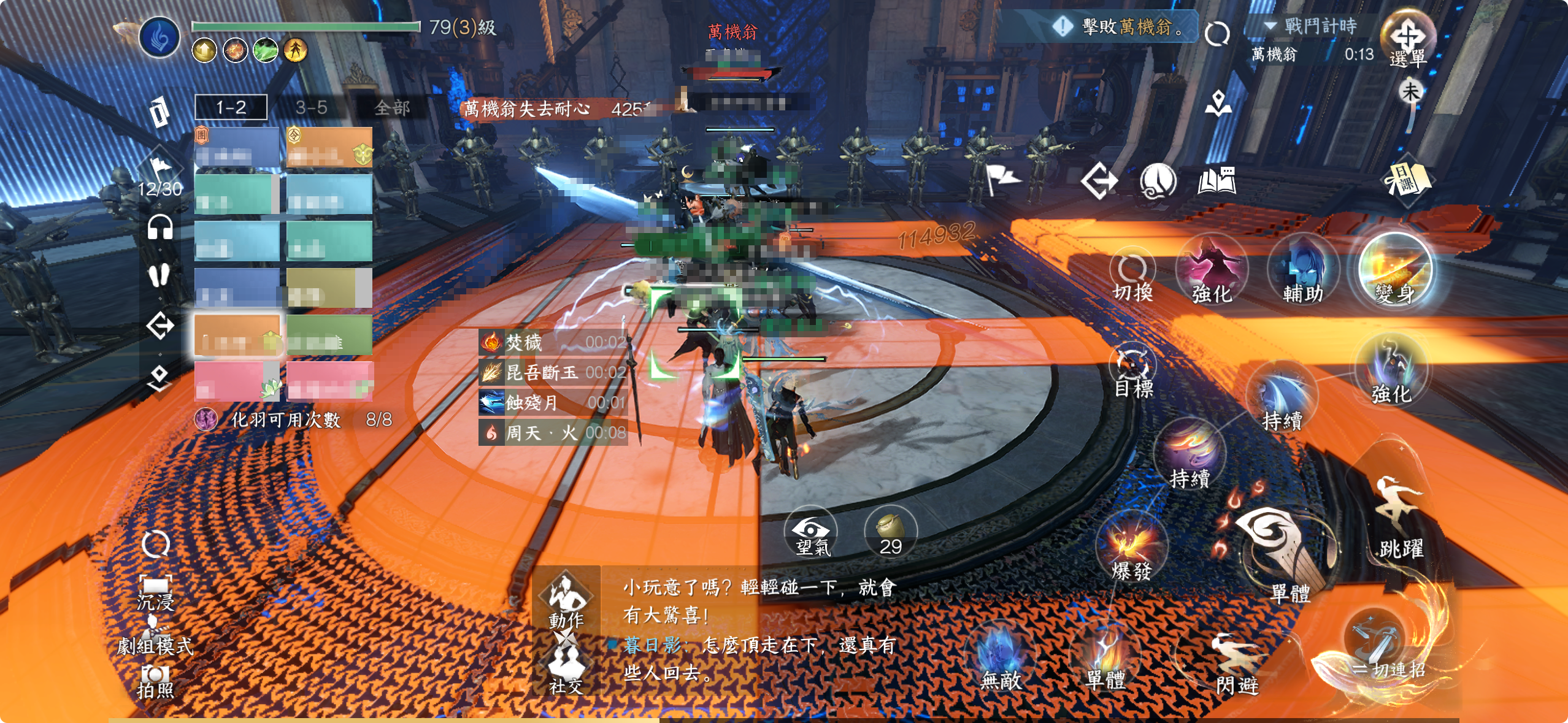Use the potion jar with 29 charges
Image resolution: width=1568 pixels, height=723 pixels.
coord(891,534)
